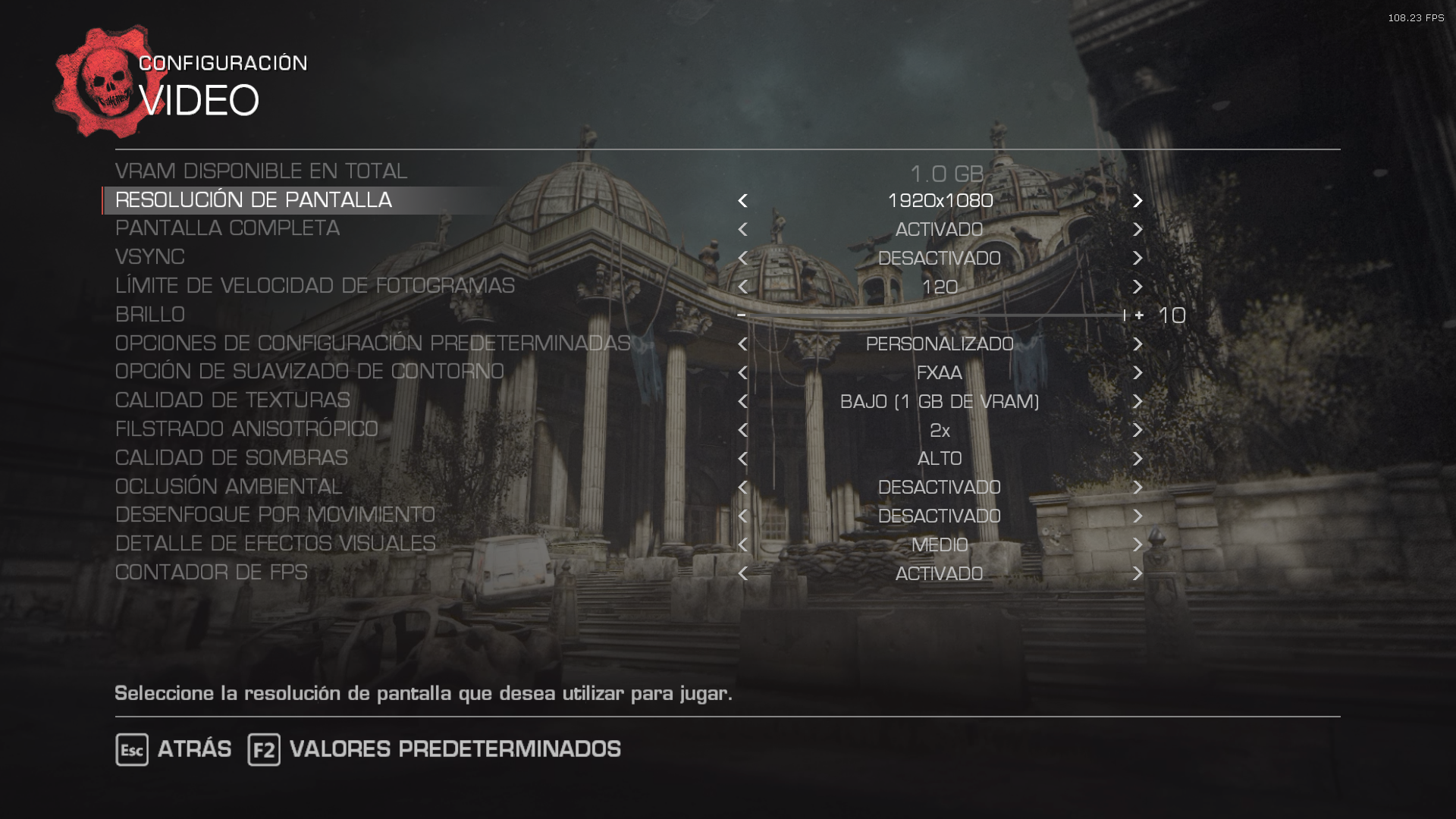Screen dimensions: 1456x819
Task: Change preset from Personalizado to next option
Action: 1137,344
